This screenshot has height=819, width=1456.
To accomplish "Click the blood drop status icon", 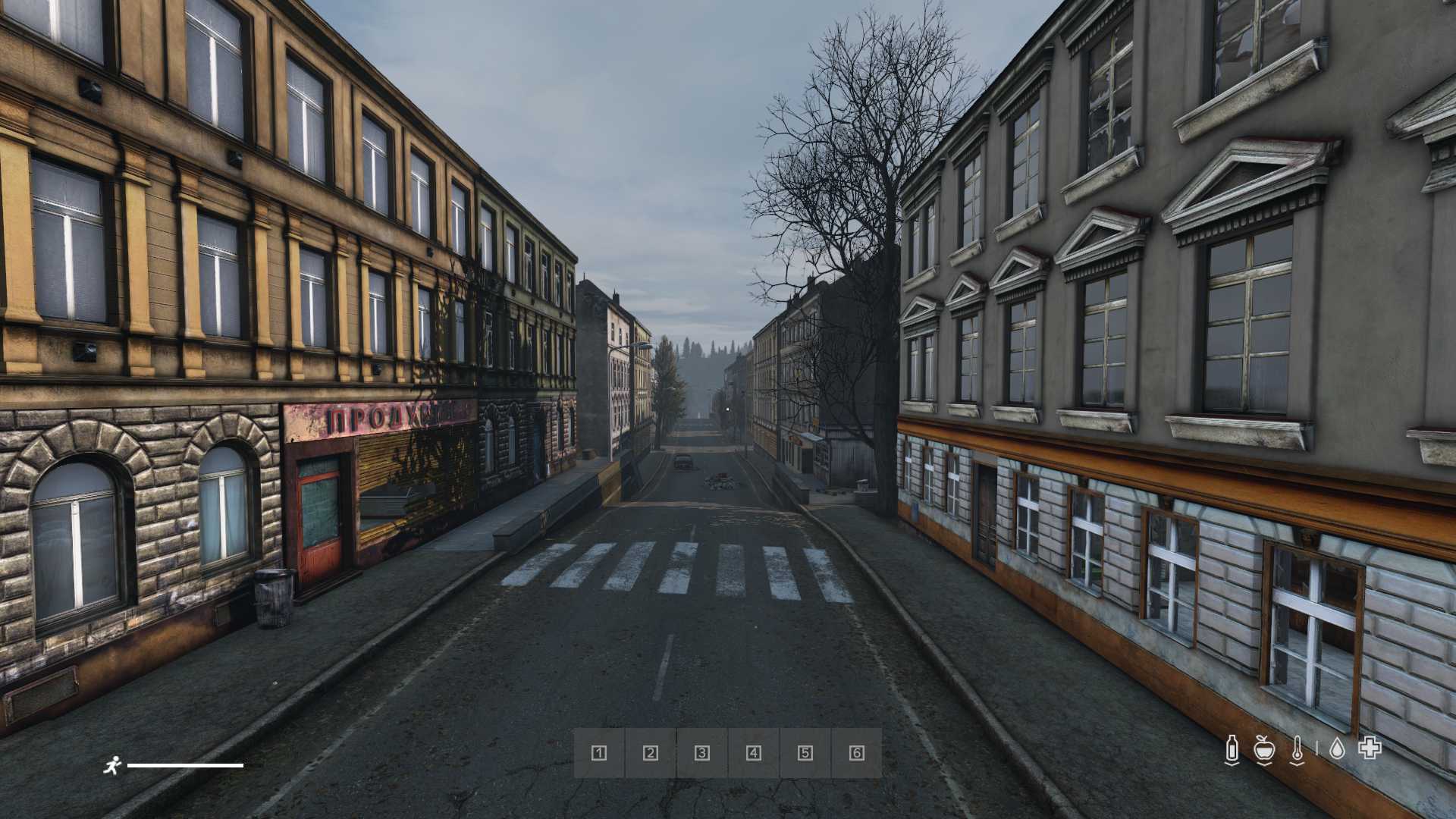I will click(x=1337, y=749).
